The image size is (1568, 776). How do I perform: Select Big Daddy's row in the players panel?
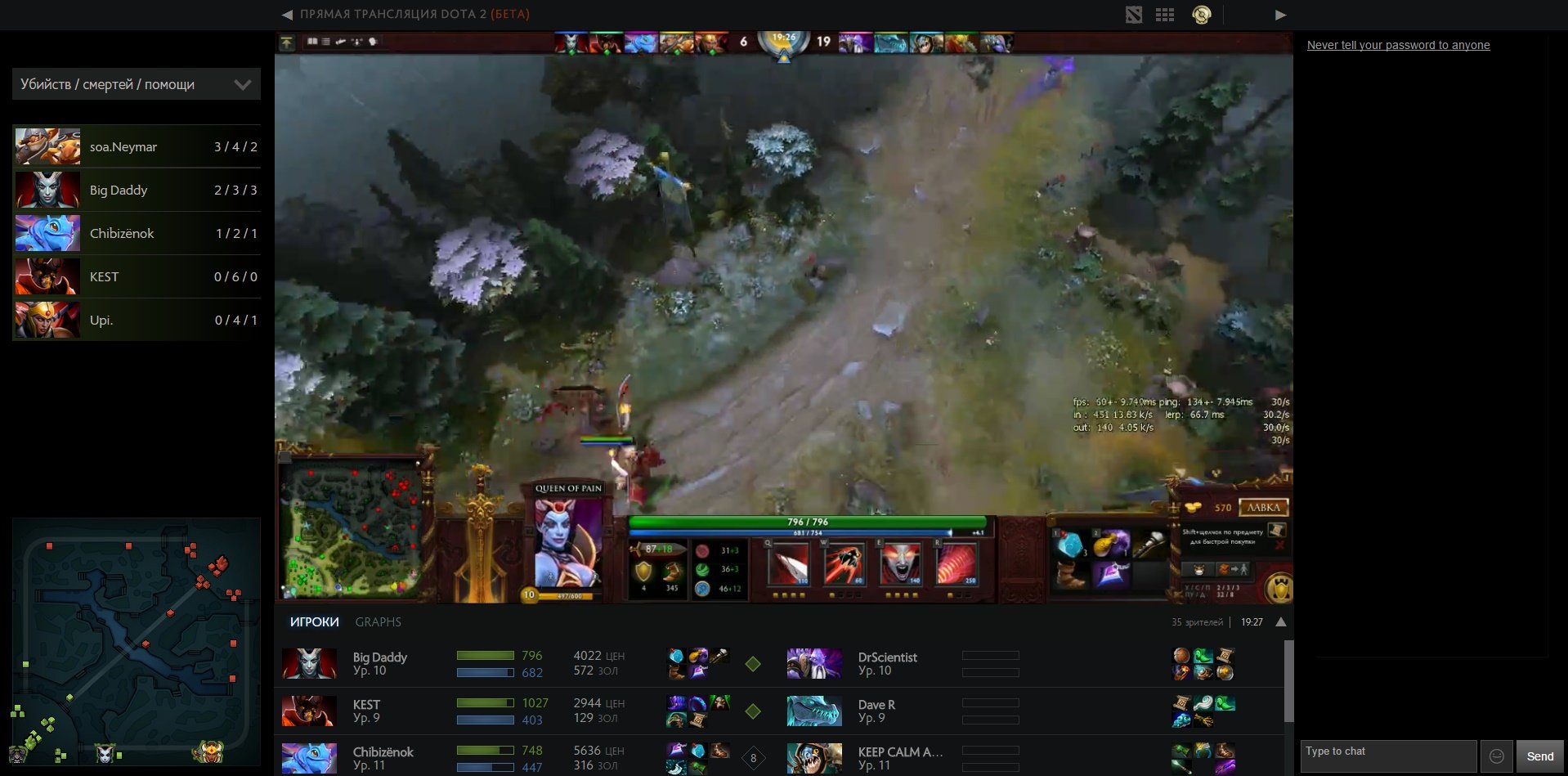pyautogui.click(x=379, y=663)
